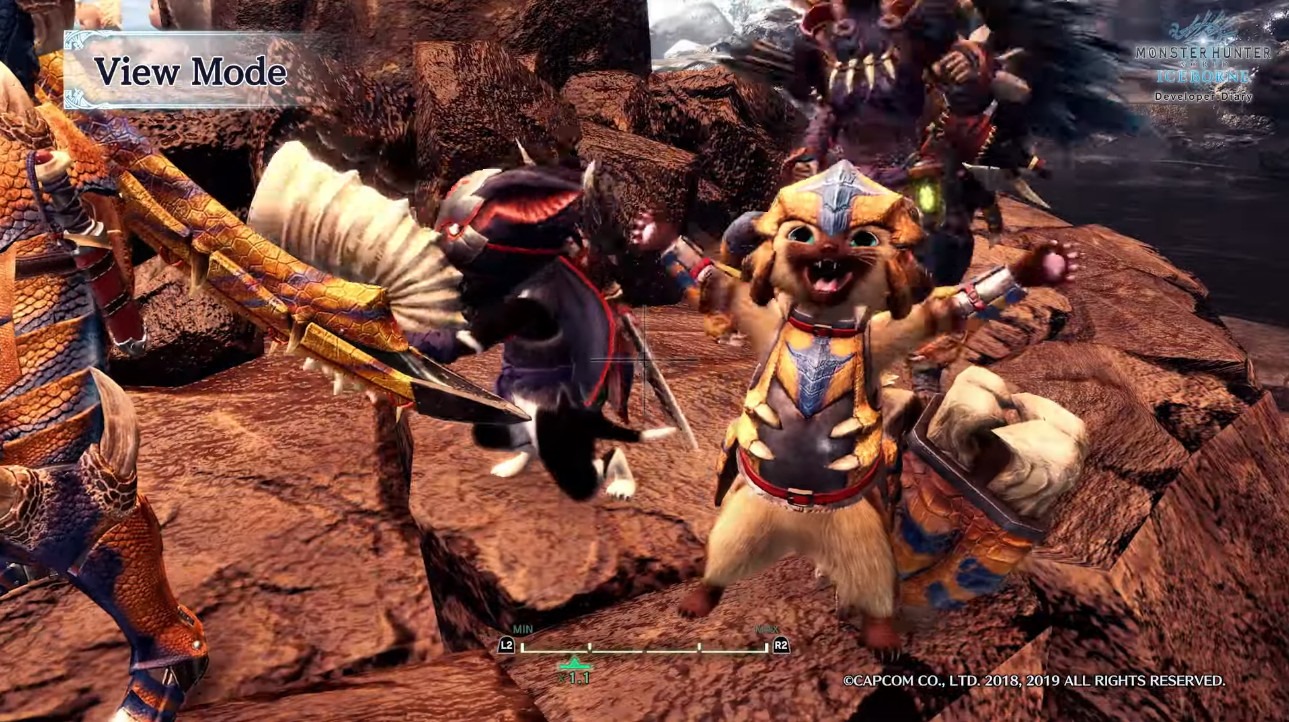The image size is (1289, 722).
Task: Select the green zoom position marker
Action: [x=574, y=664]
